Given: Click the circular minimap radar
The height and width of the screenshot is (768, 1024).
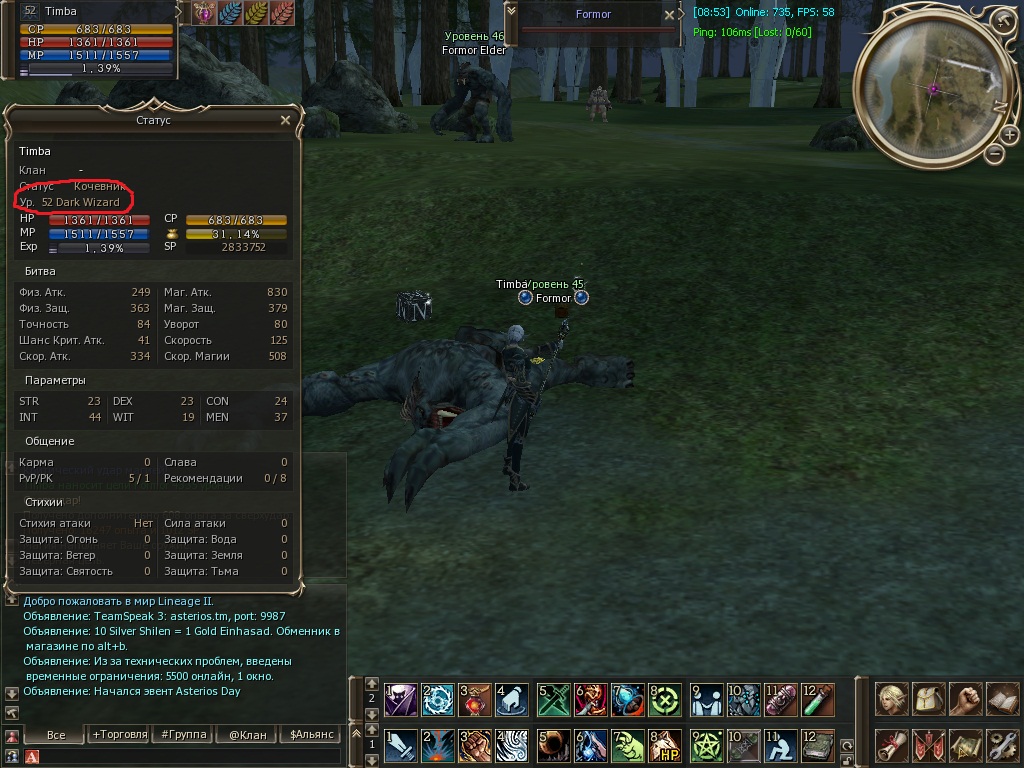Looking at the screenshot, I should [933, 87].
